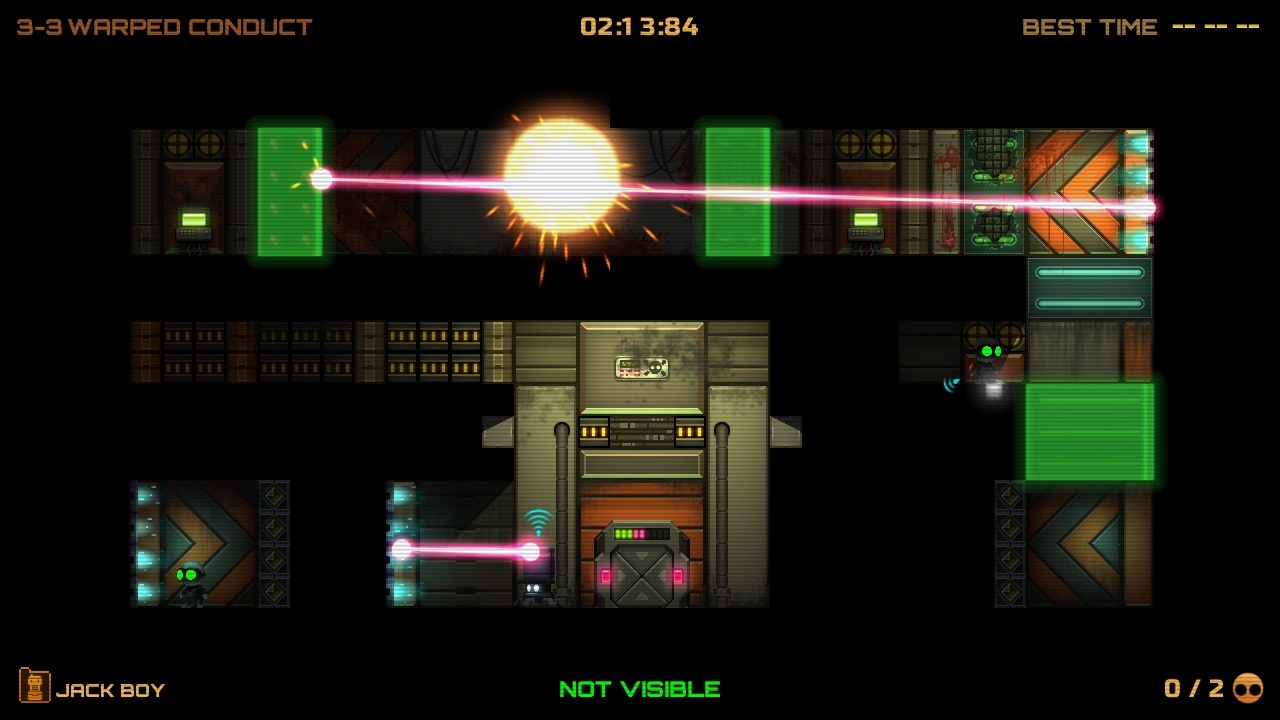
Task: Click the Not Visible status text
Action: (x=639, y=689)
